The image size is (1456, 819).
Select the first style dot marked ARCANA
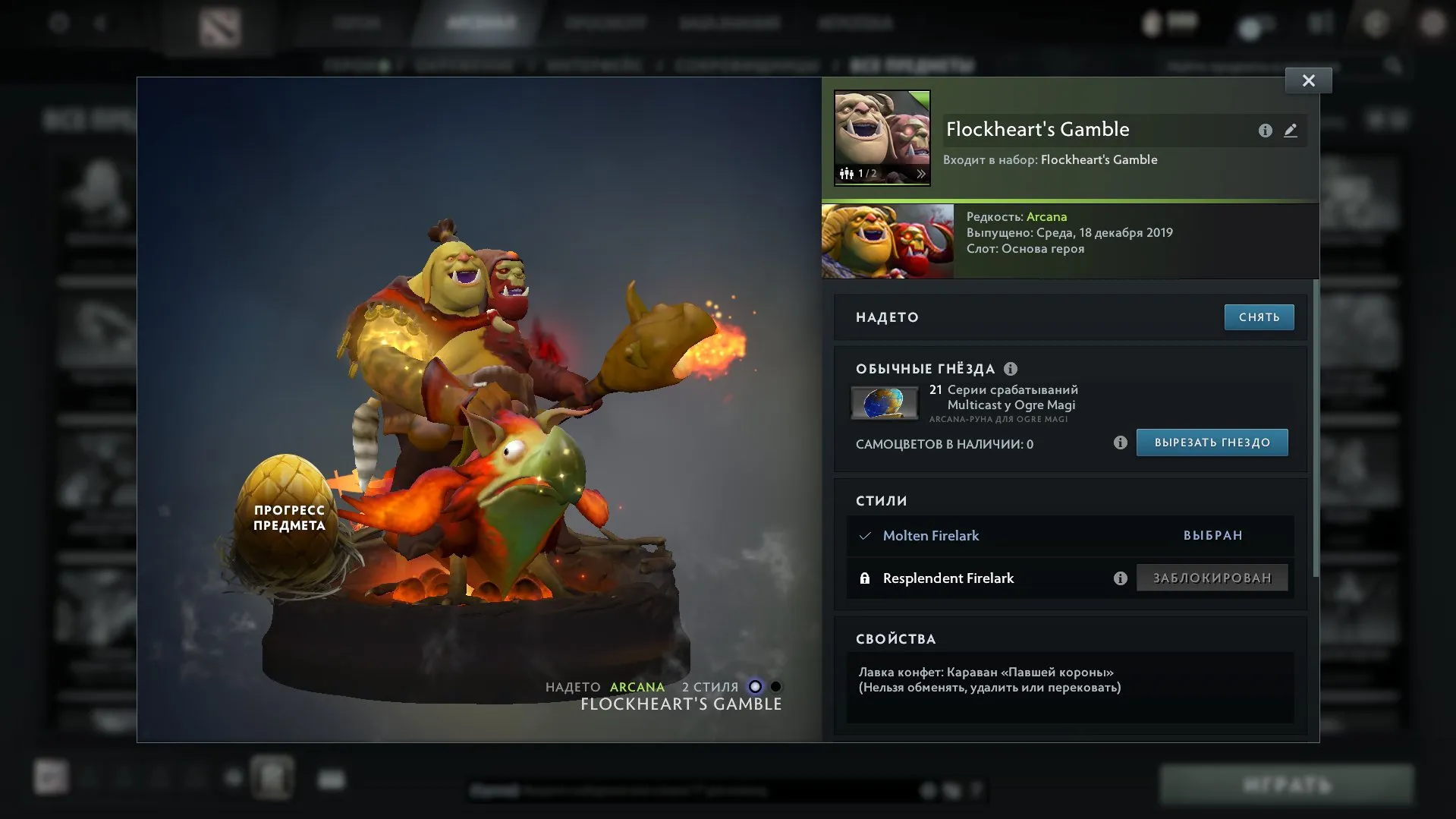coord(753,687)
